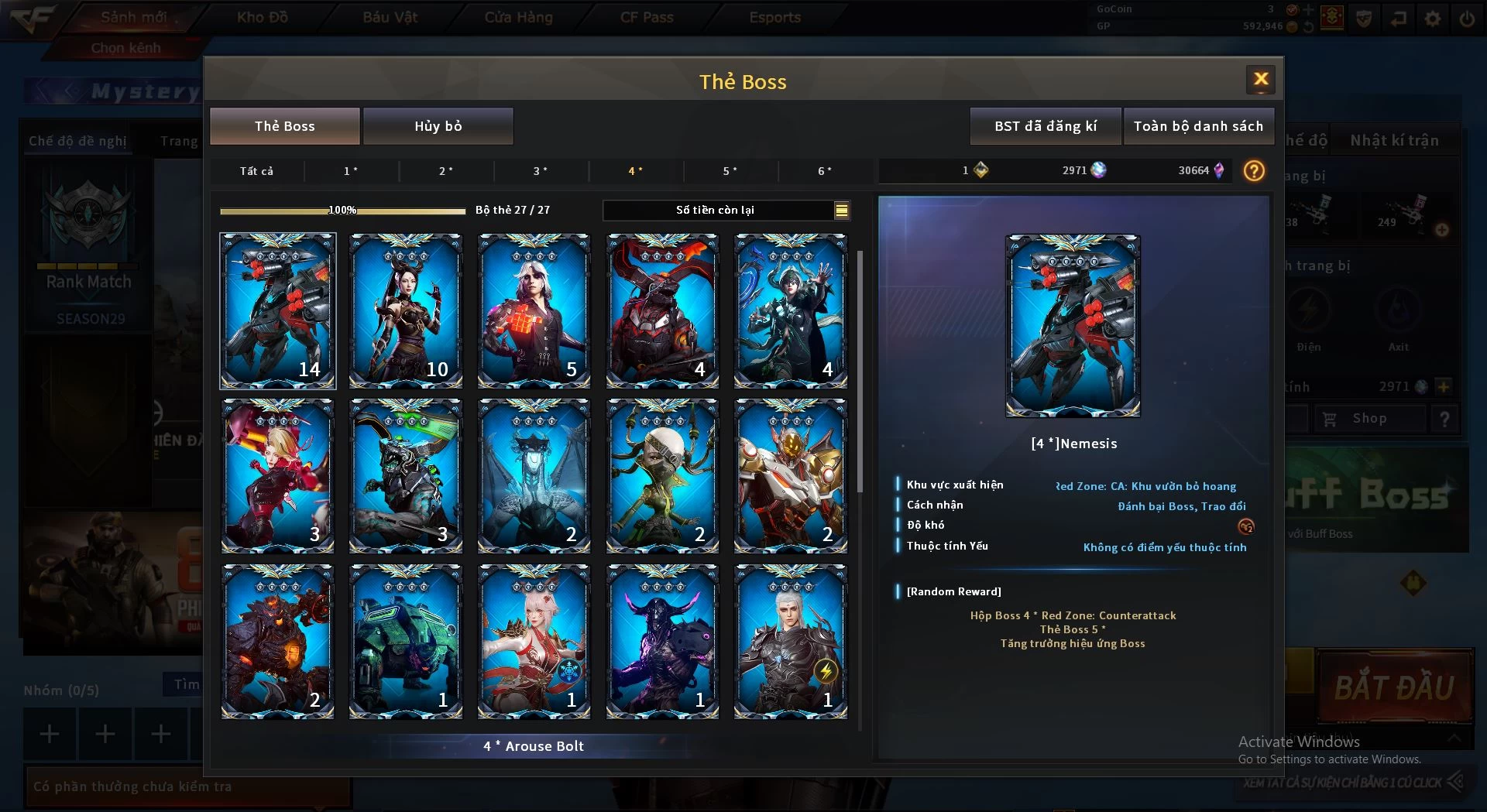Open the Số tiền còn lại sort dropdown
The height and width of the screenshot is (812, 1487).
click(x=841, y=210)
